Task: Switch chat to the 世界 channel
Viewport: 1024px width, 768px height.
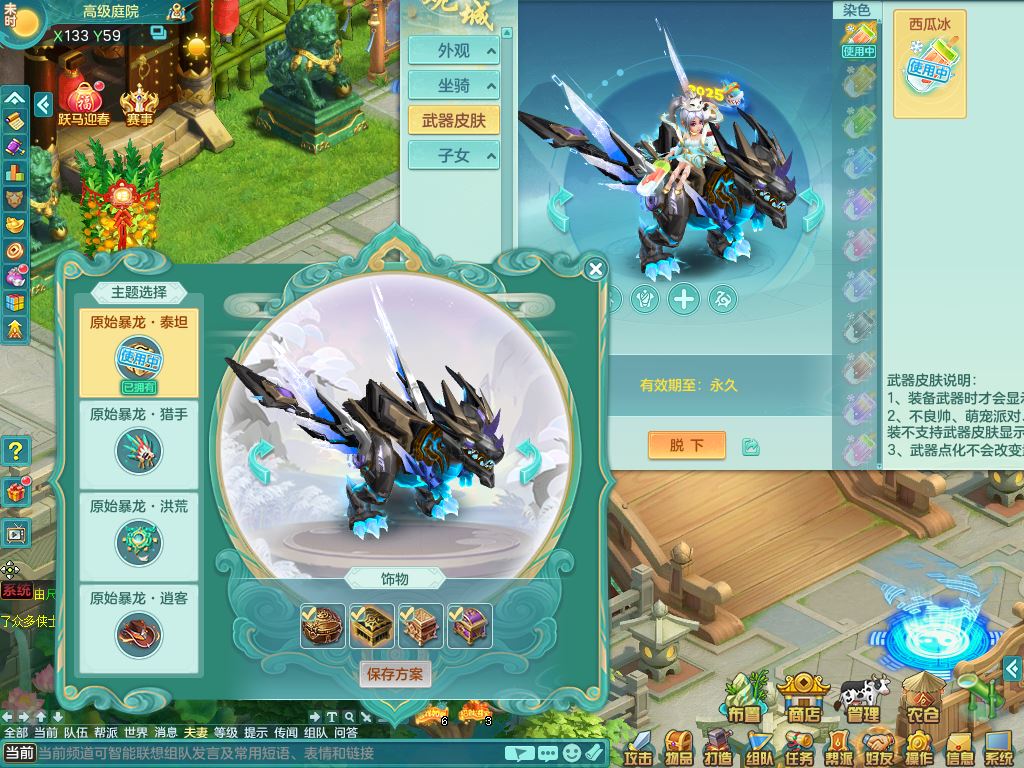Action: tap(136, 732)
